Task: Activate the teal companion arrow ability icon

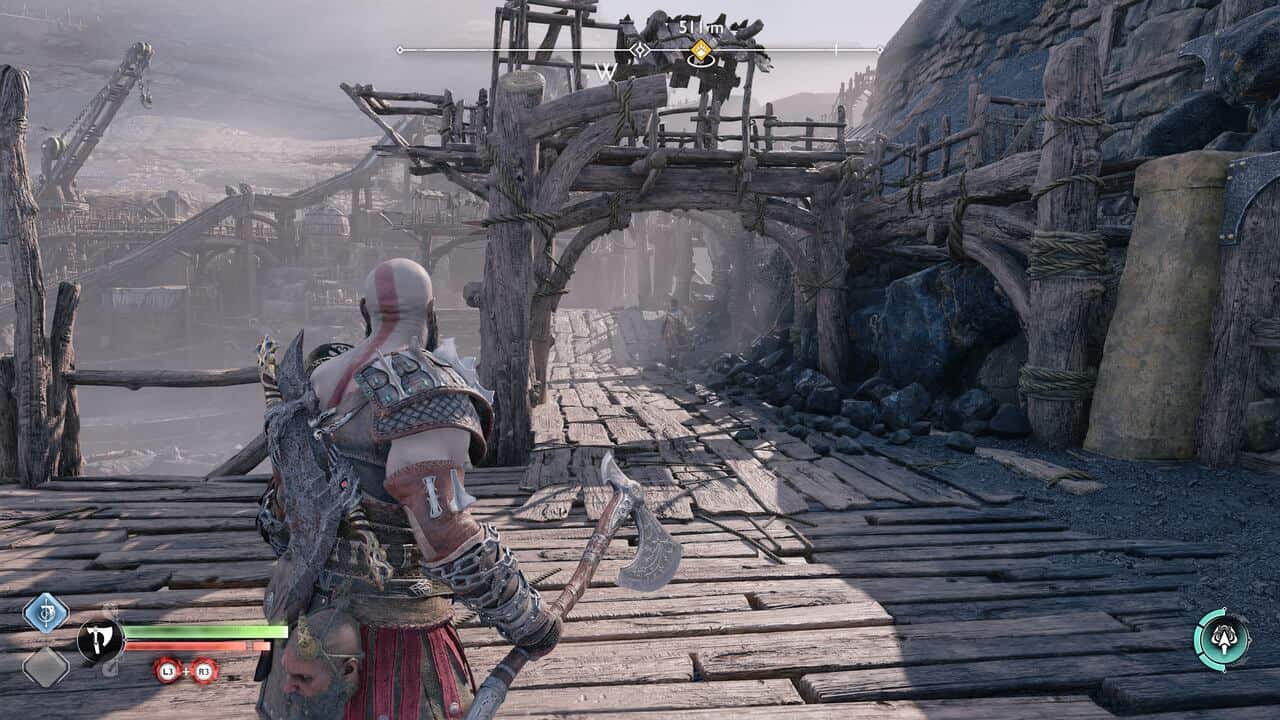Action: tap(1222, 639)
